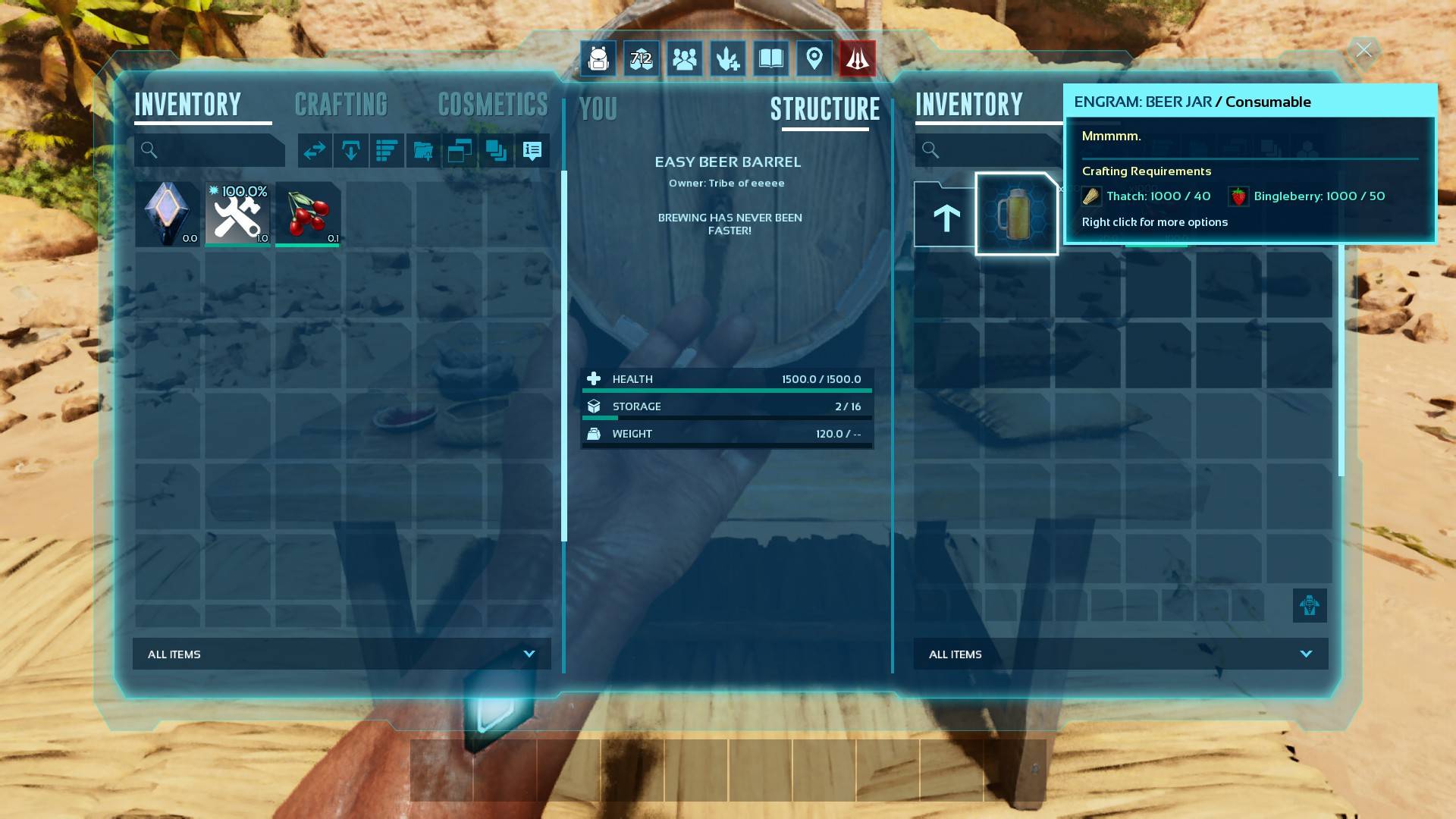Select the Structure panel tab
Viewport: 1456px width, 819px height.
[x=825, y=109]
